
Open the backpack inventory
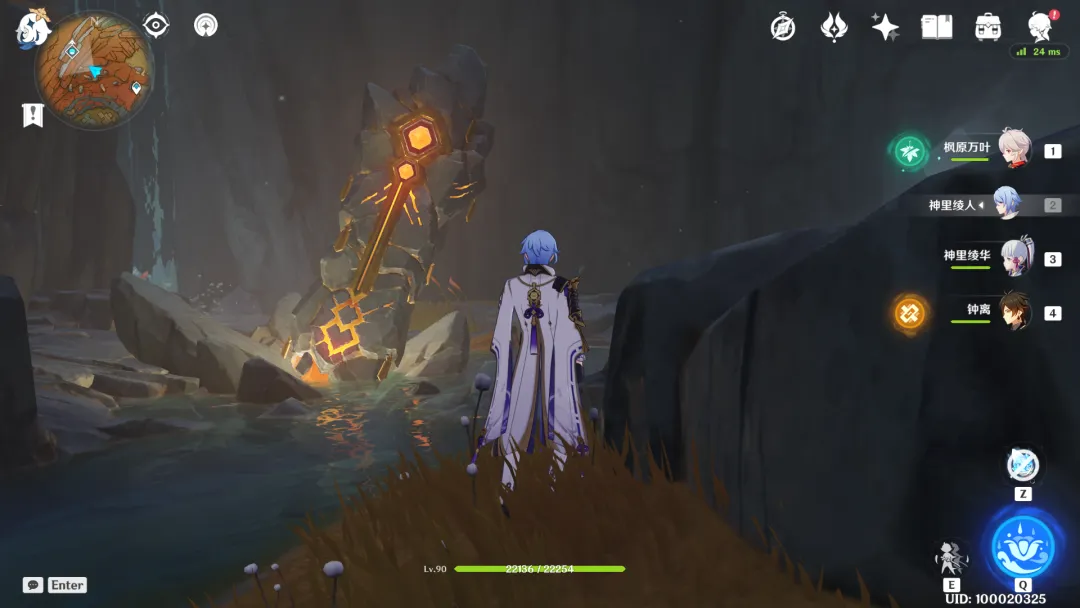point(989,27)
